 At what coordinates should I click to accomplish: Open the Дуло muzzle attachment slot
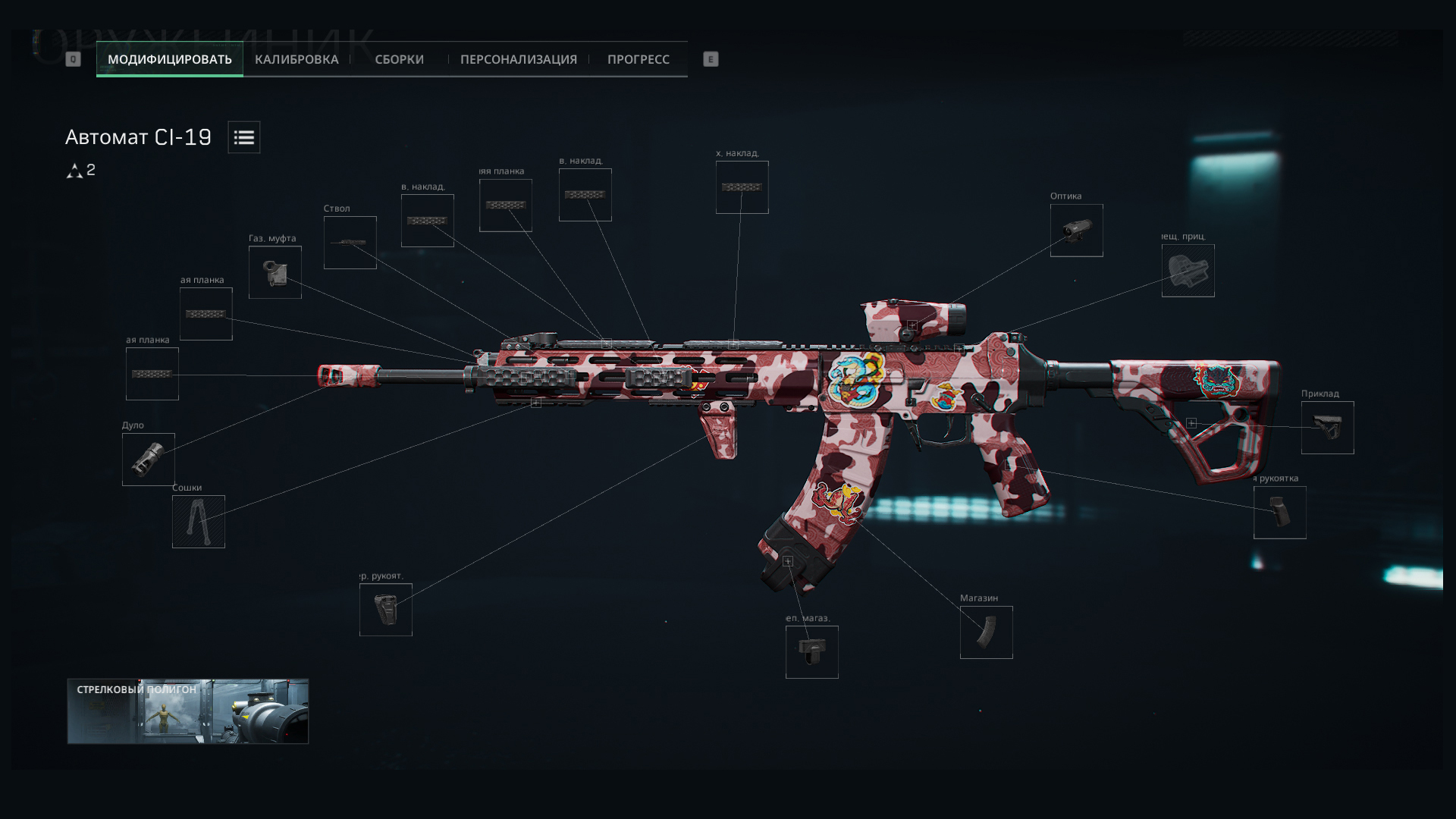click(149, 460)
